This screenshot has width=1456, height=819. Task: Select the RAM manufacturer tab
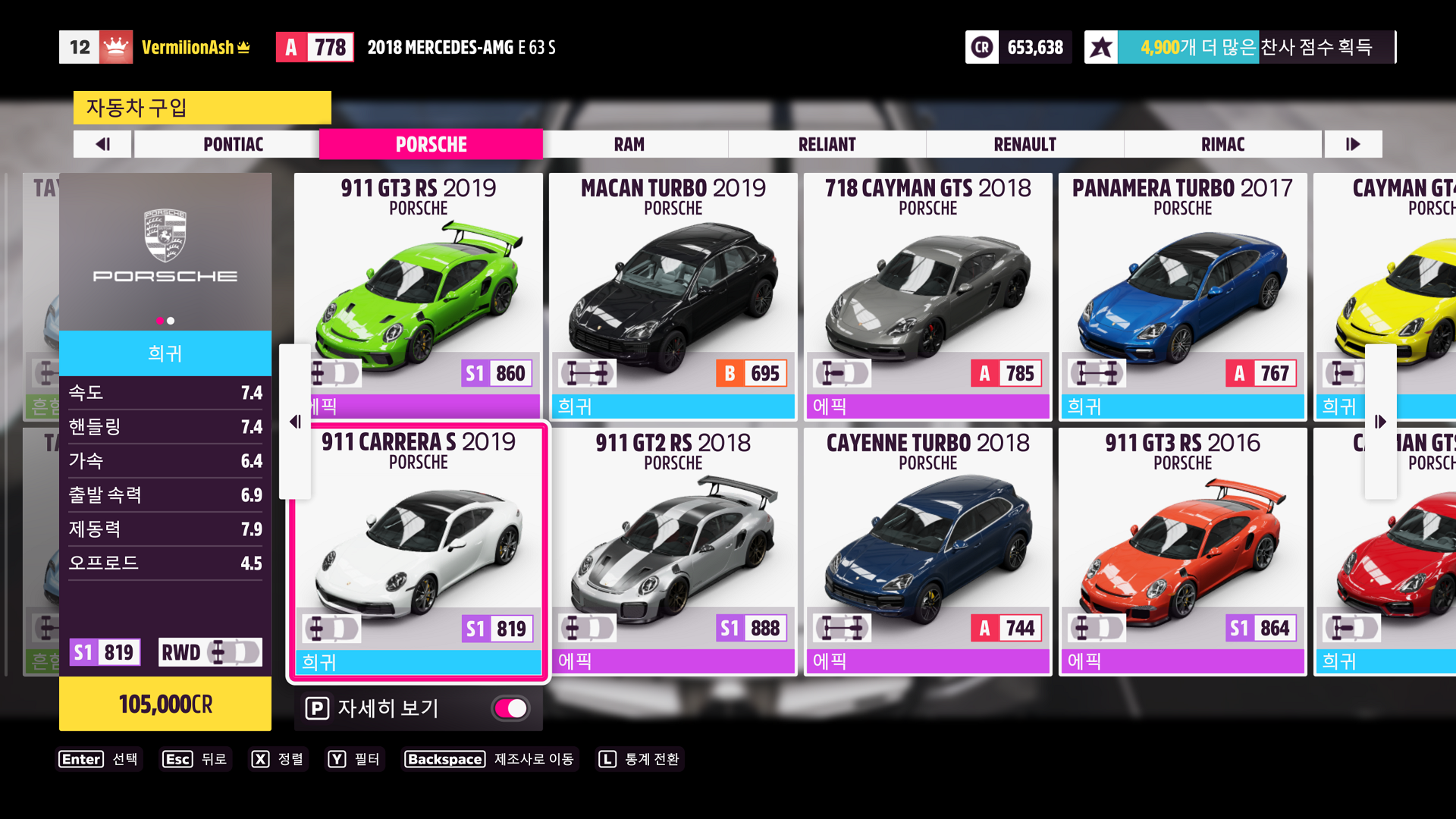(x=629, y=144)
